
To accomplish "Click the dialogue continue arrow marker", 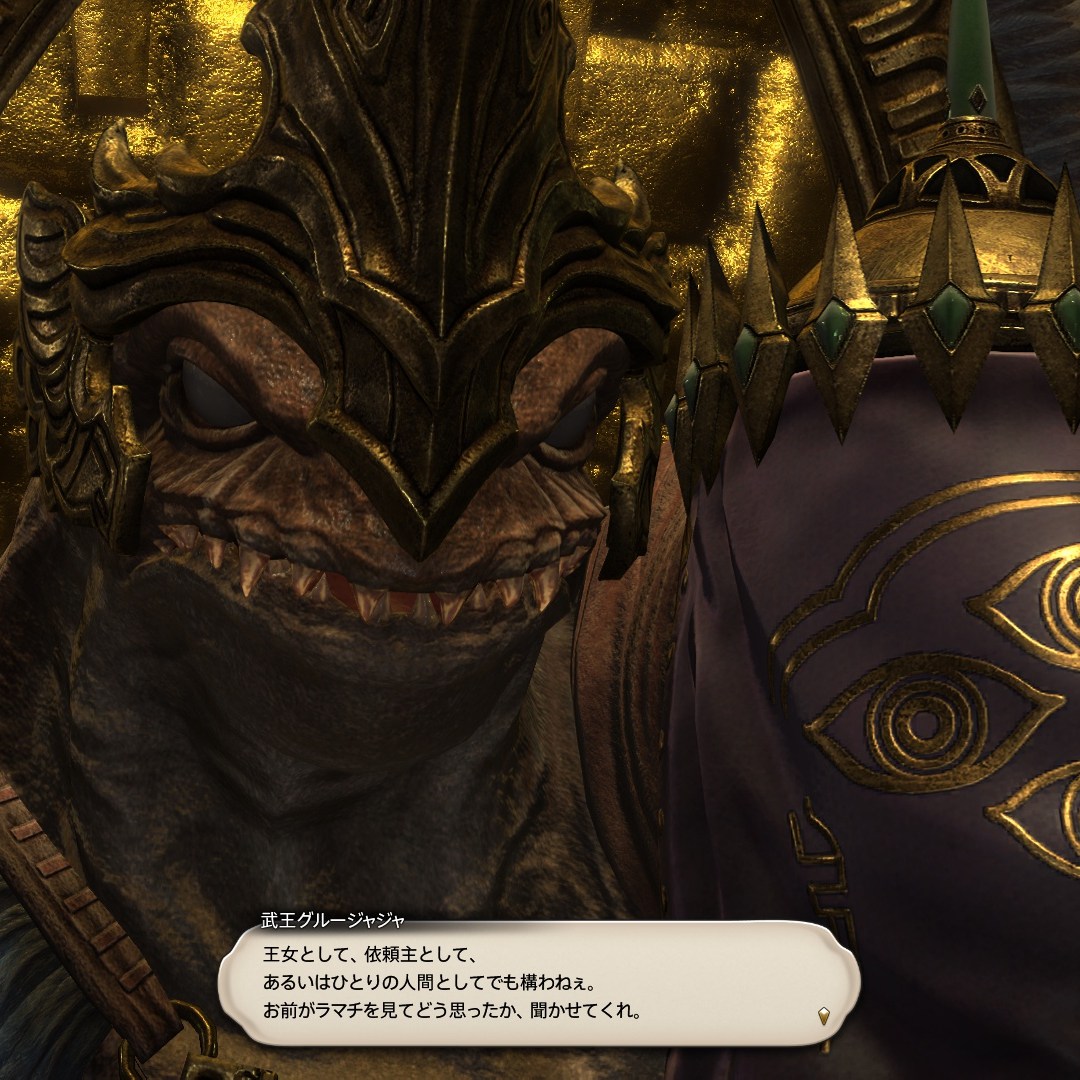I will pos(823,1016).
